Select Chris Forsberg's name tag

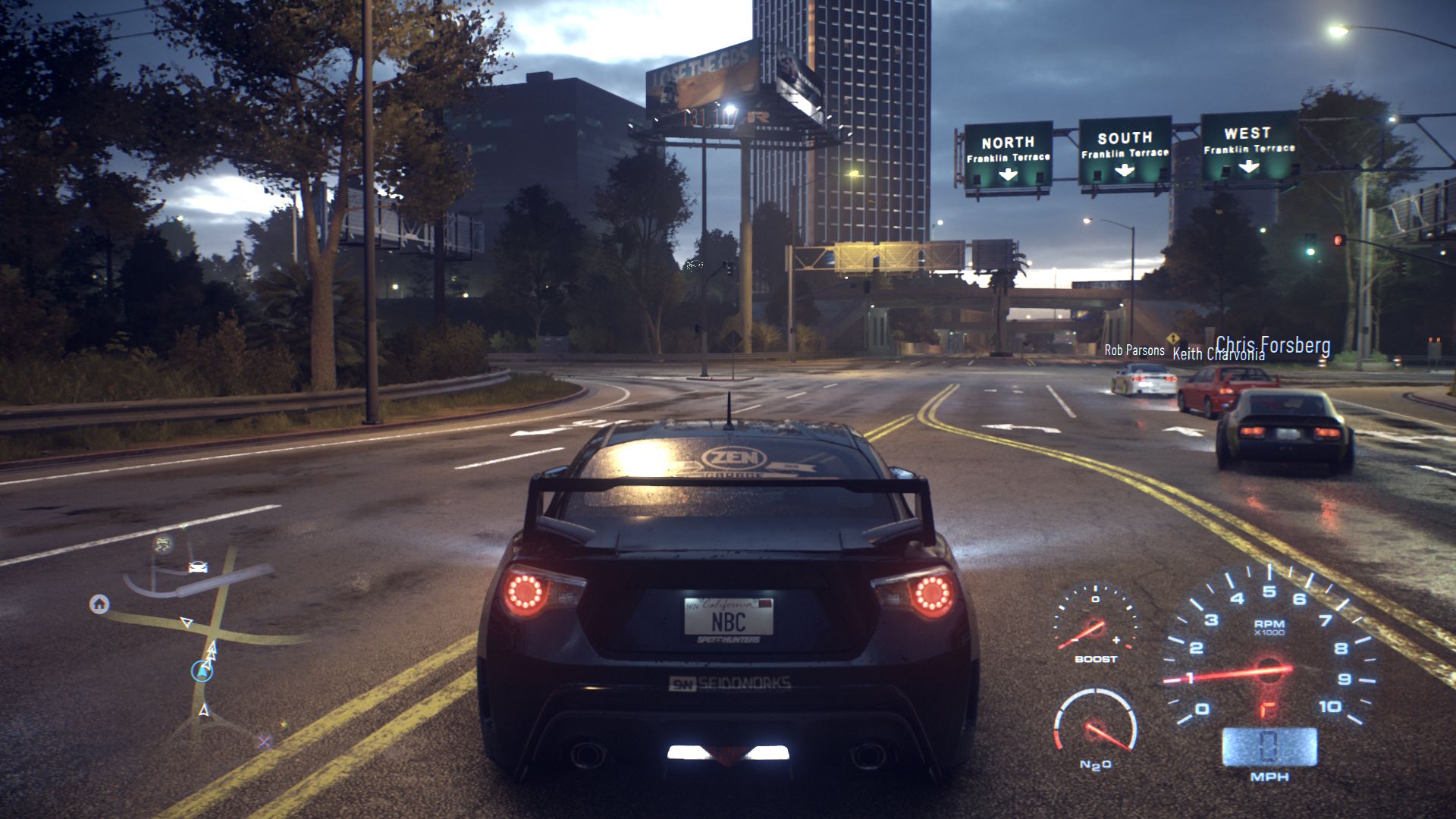click(x=1272, y=345)
